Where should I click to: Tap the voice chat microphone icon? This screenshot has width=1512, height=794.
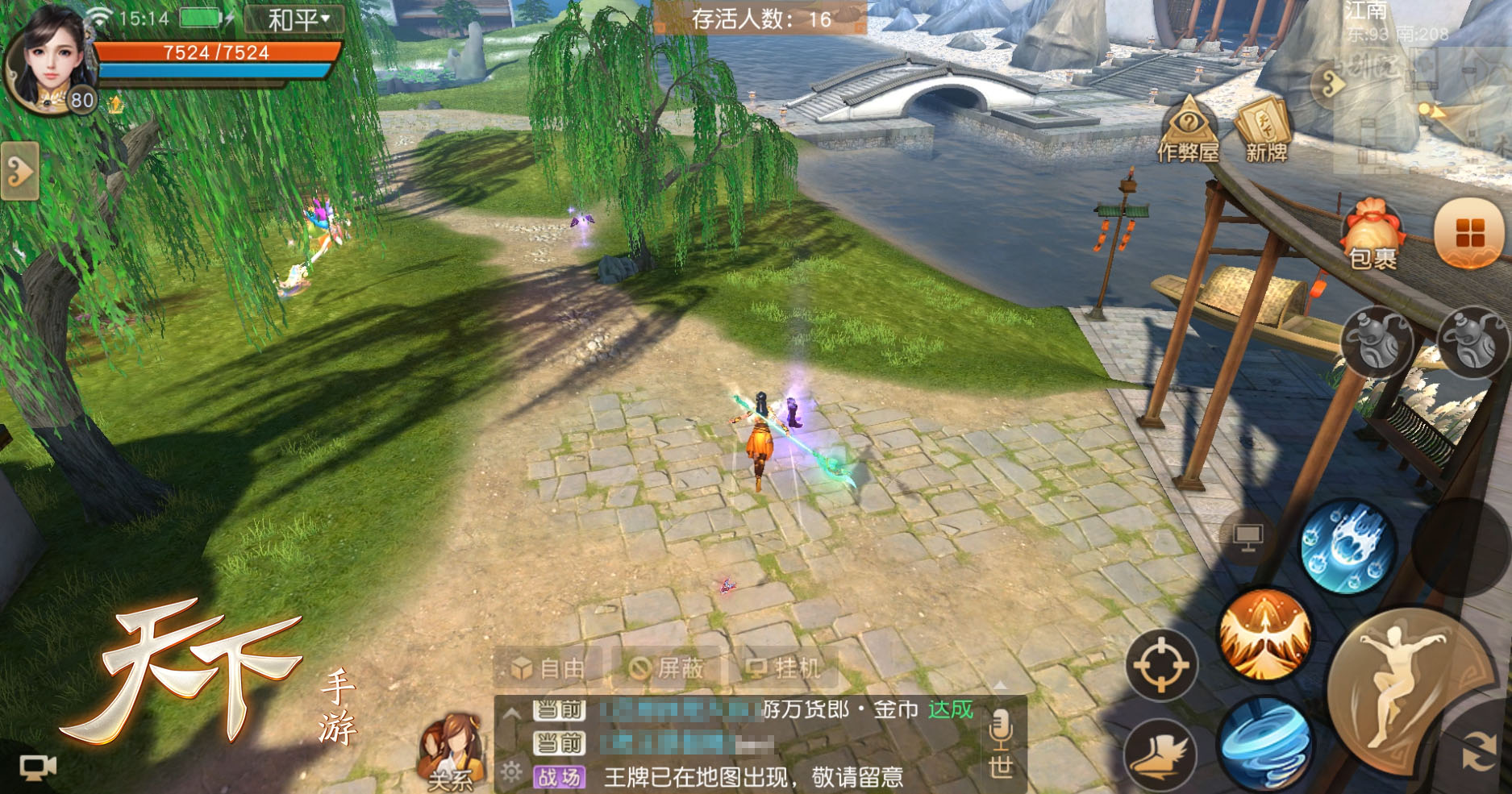tap(1000, 729)
